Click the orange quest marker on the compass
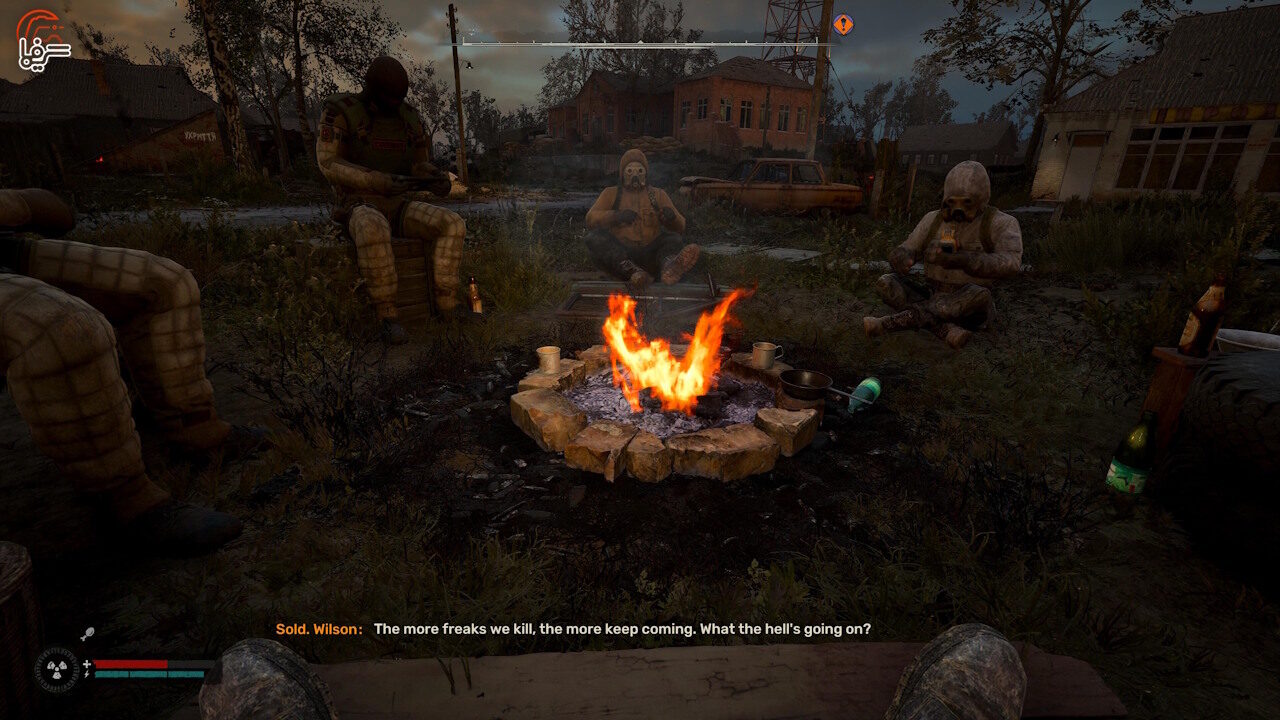 pos(843,24)
